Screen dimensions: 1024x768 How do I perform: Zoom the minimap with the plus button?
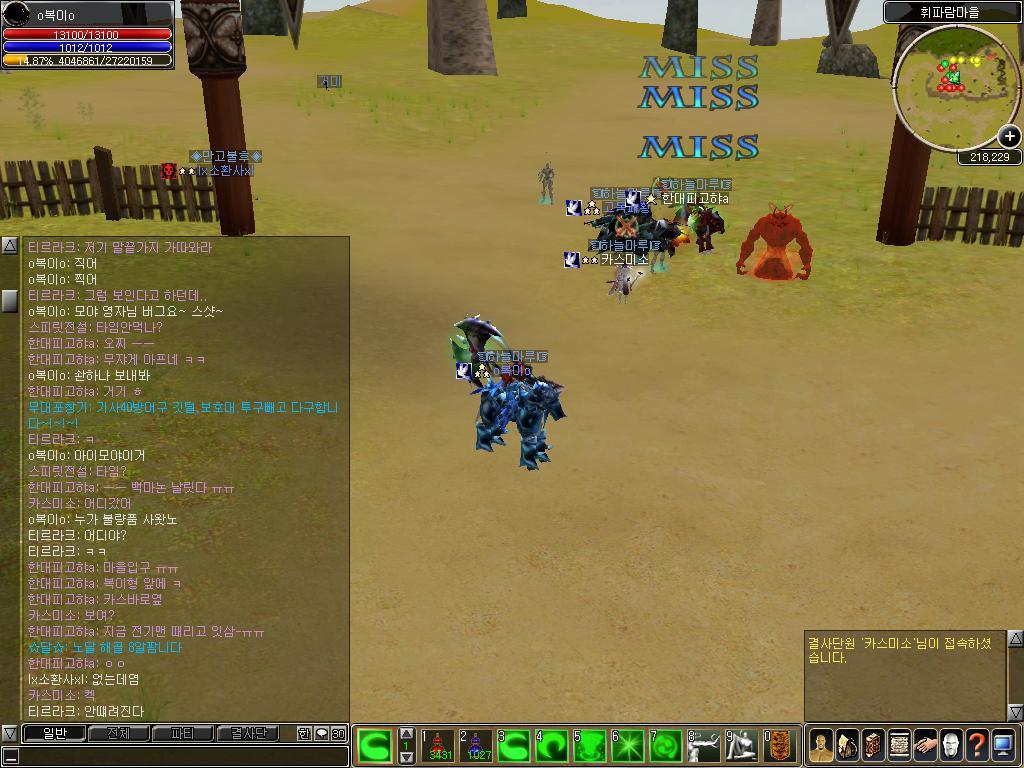[1009, 136]
